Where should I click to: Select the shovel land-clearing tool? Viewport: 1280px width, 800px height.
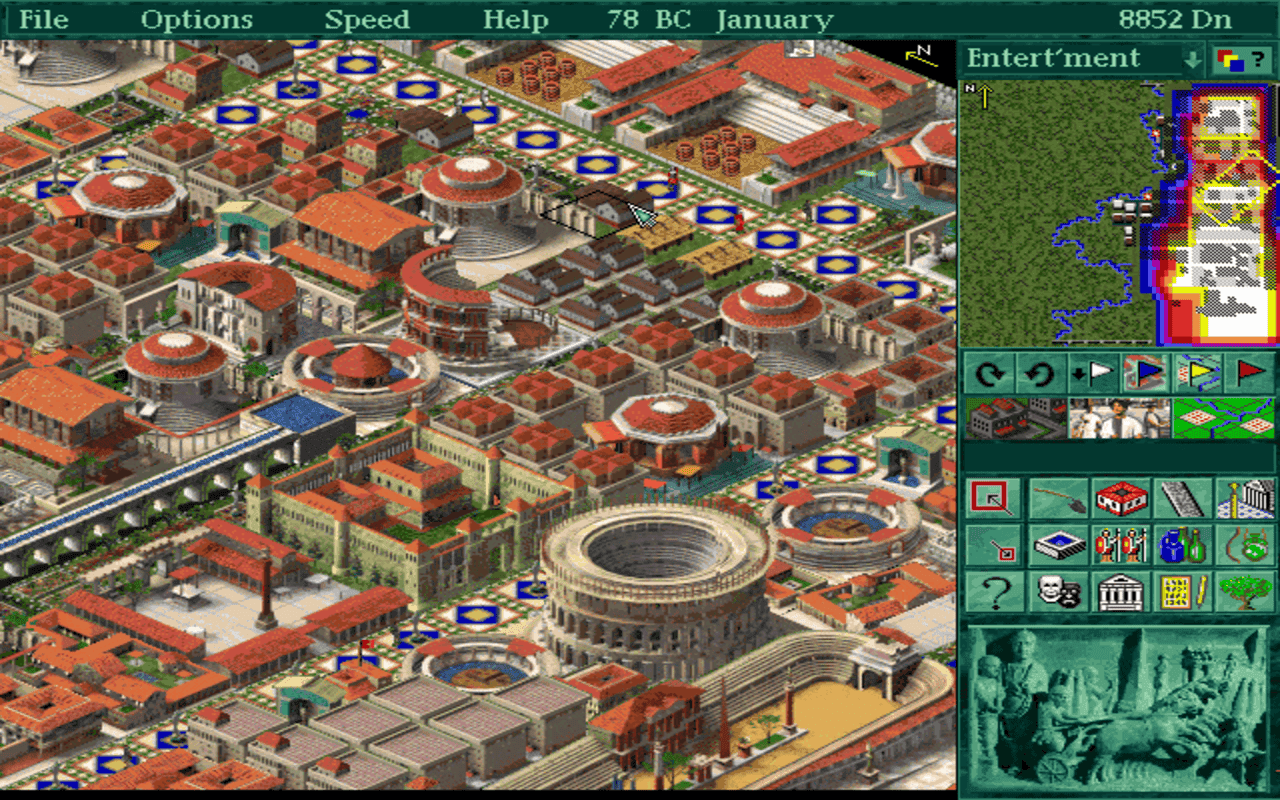[1058, 498]
